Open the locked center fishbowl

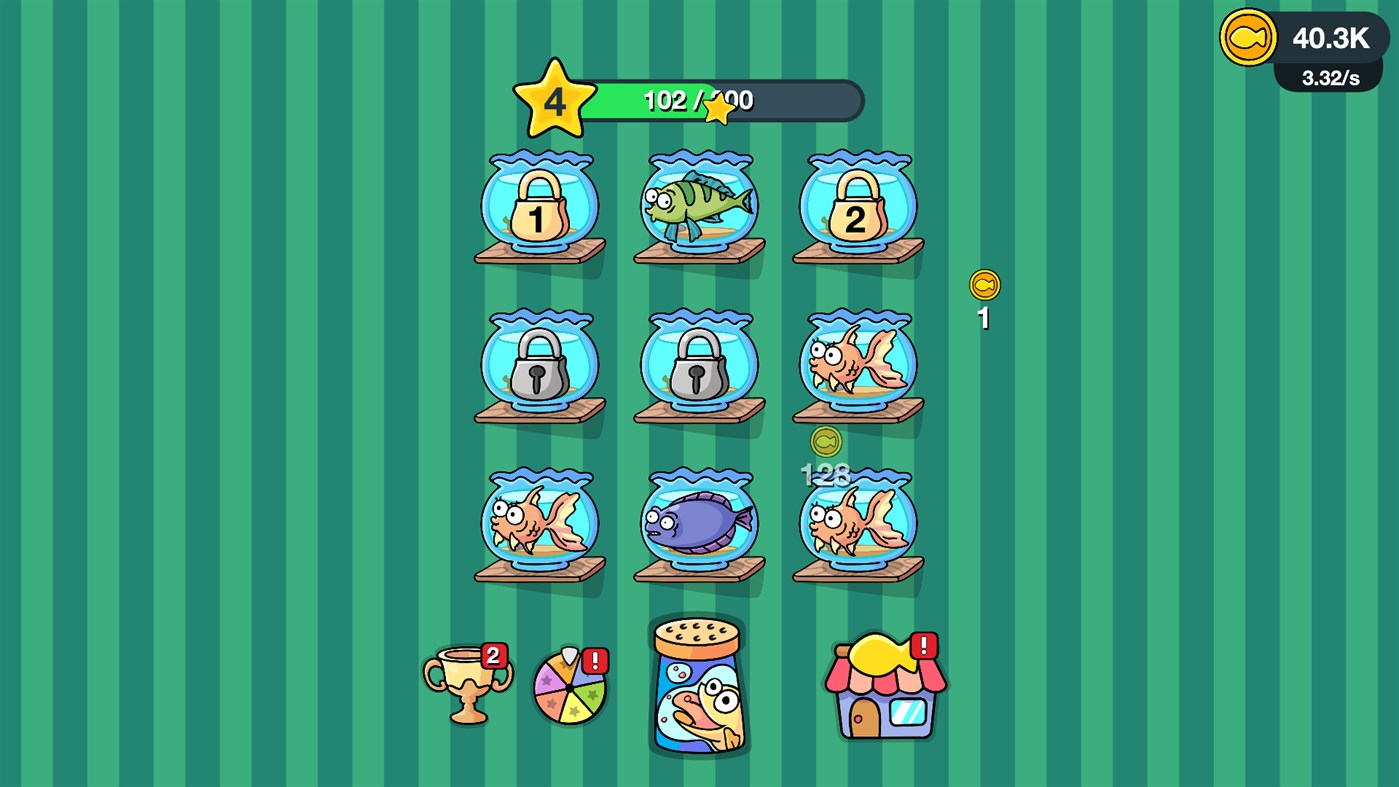click(698, 365)
